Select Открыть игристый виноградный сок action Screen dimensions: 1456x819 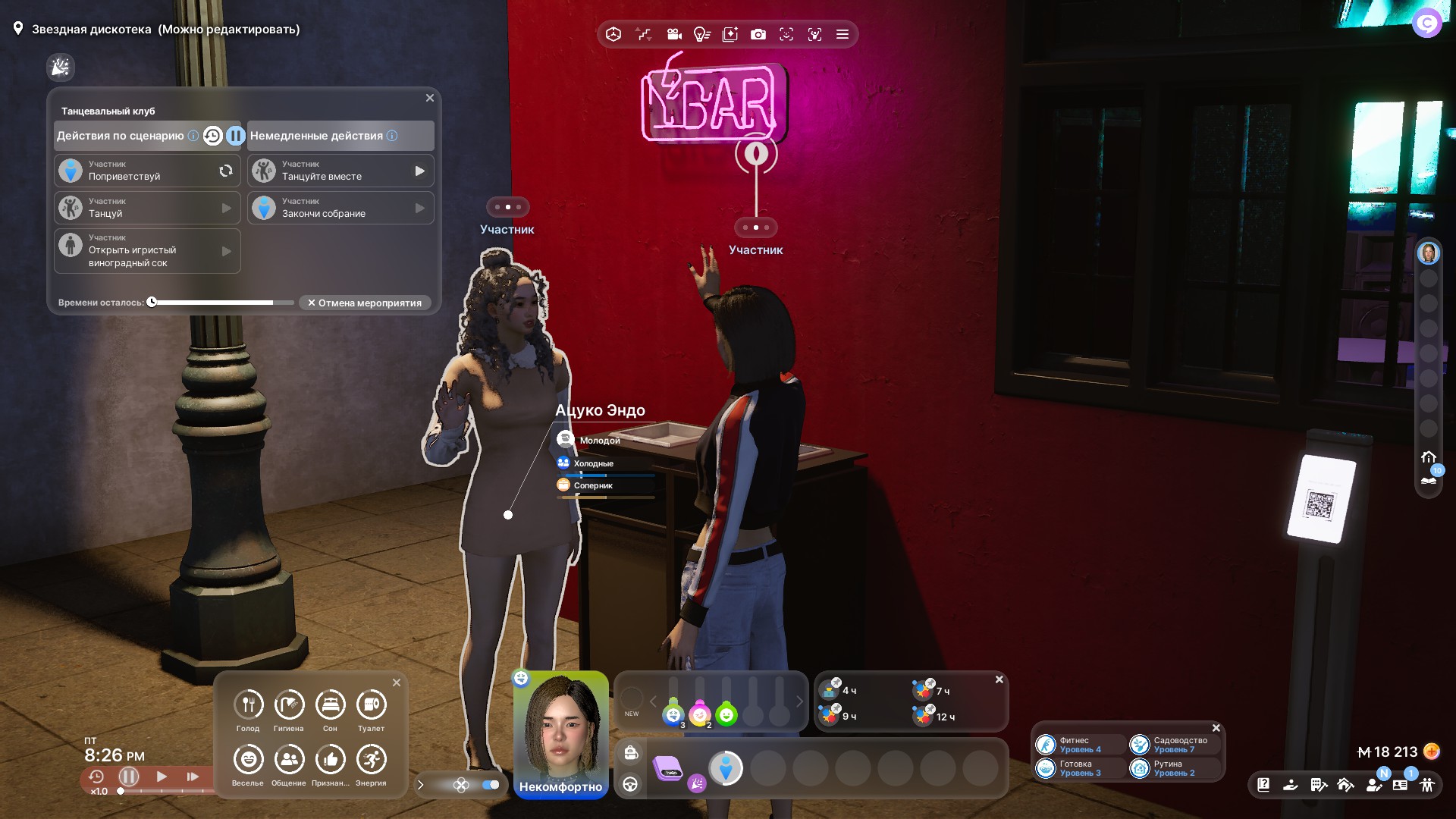147,251
